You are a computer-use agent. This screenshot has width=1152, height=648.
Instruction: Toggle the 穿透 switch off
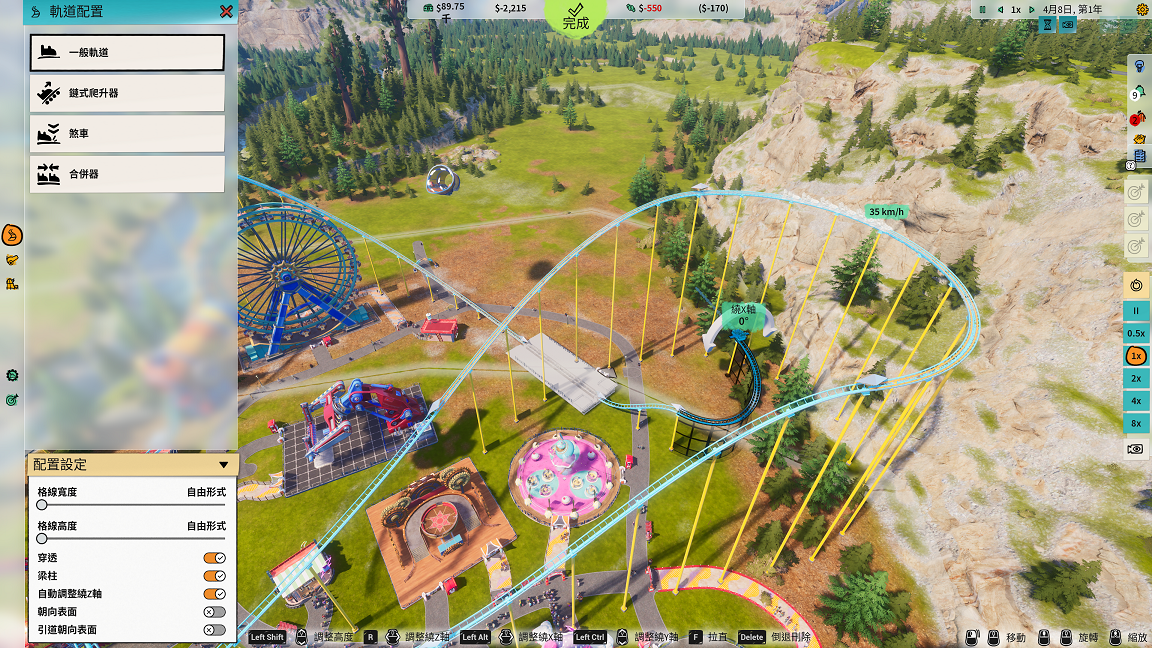tap(214, 558)
